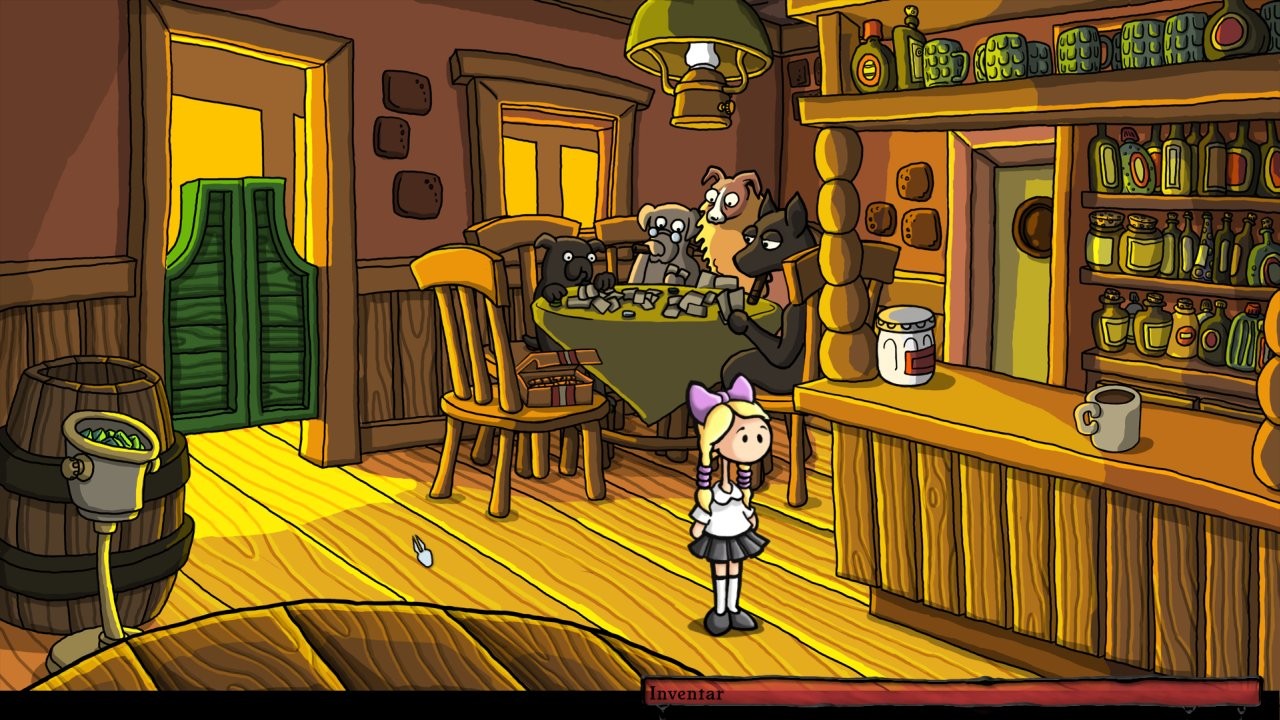Viewport: 1280px width, 720px height.
Task: Open the Inventar bar
Action: click(950, 693)
